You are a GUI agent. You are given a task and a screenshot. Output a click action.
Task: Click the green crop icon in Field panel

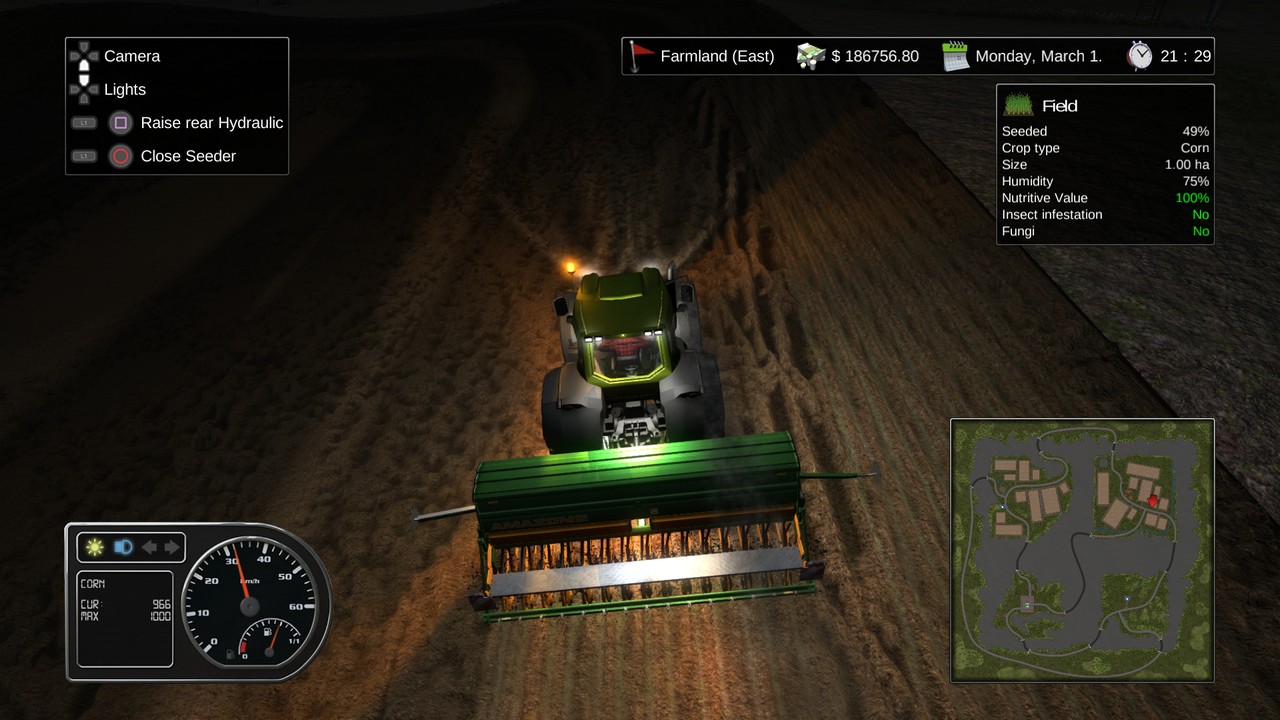point(1018,105)
